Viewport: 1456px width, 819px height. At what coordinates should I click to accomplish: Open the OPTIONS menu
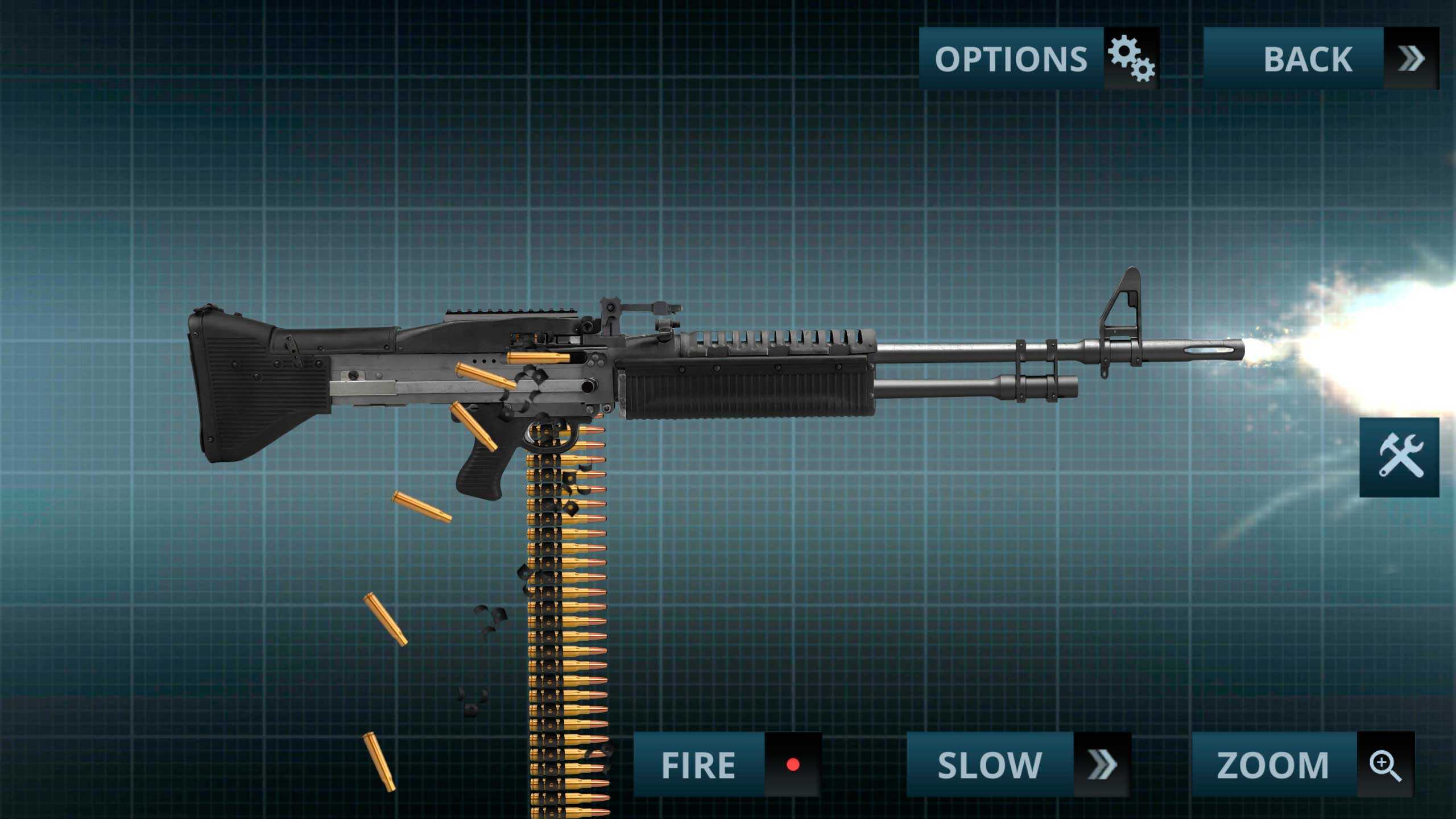coord(1039,59)
